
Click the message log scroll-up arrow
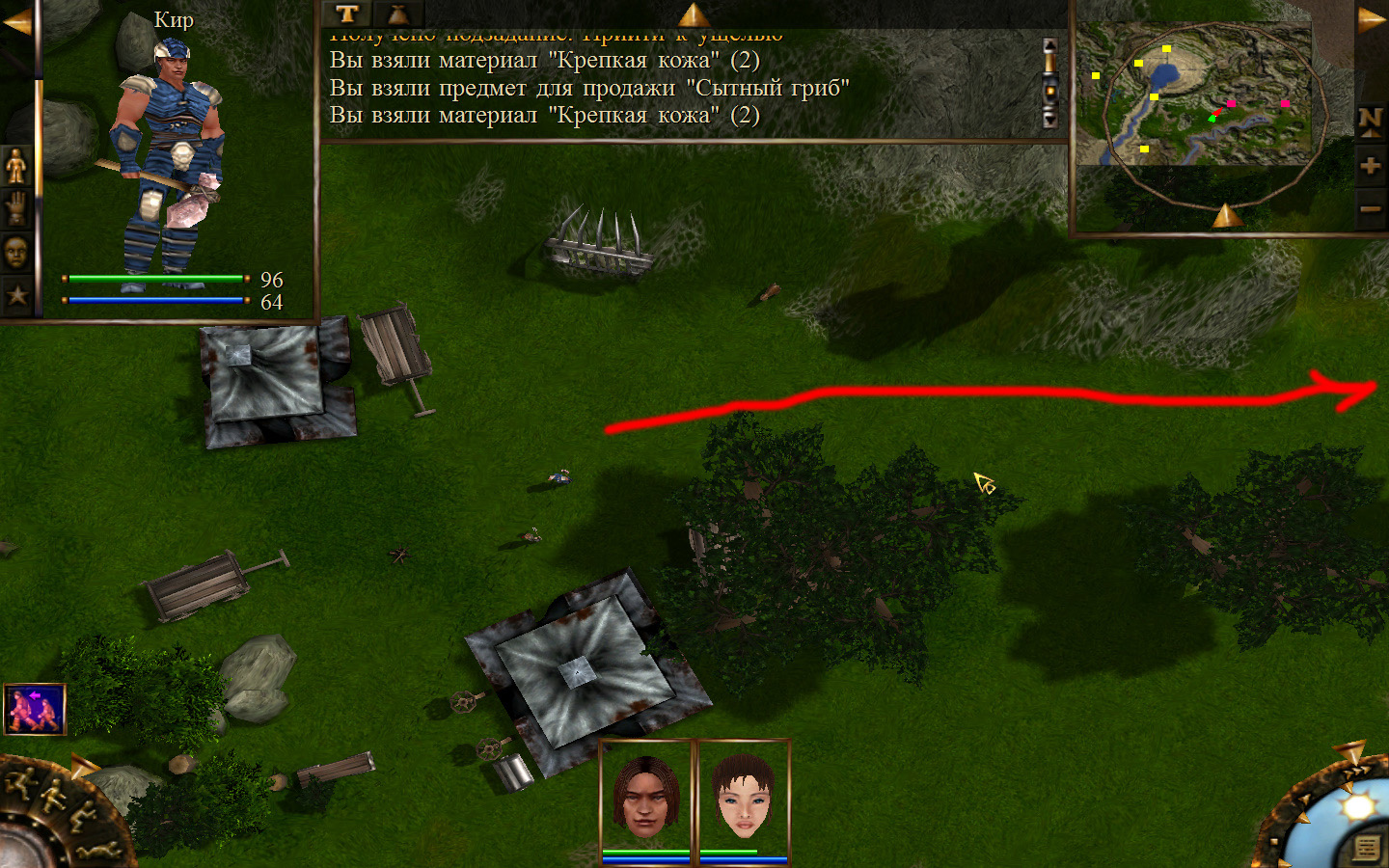(1050, 48)
